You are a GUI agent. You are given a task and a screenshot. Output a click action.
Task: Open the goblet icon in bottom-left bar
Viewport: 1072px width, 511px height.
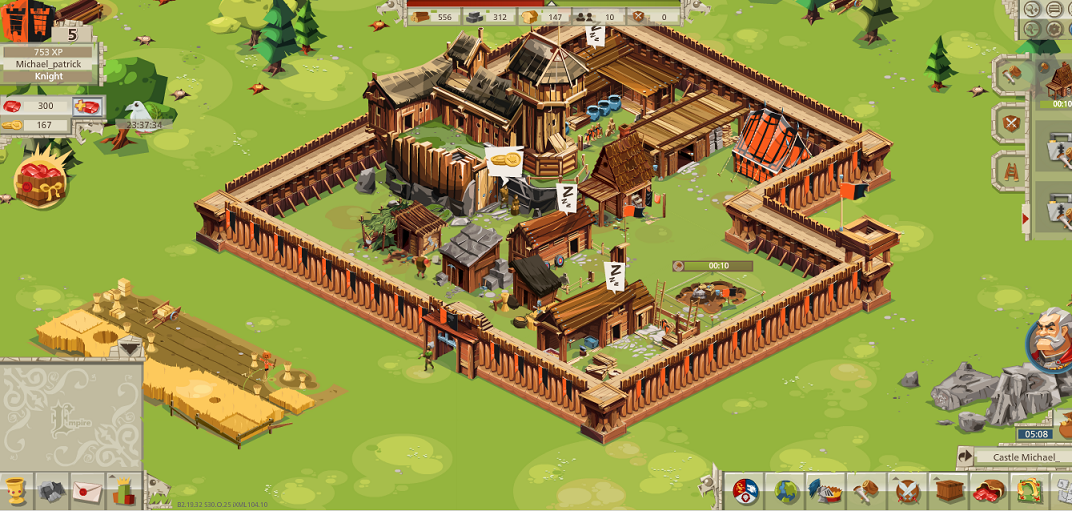[14, 491]
